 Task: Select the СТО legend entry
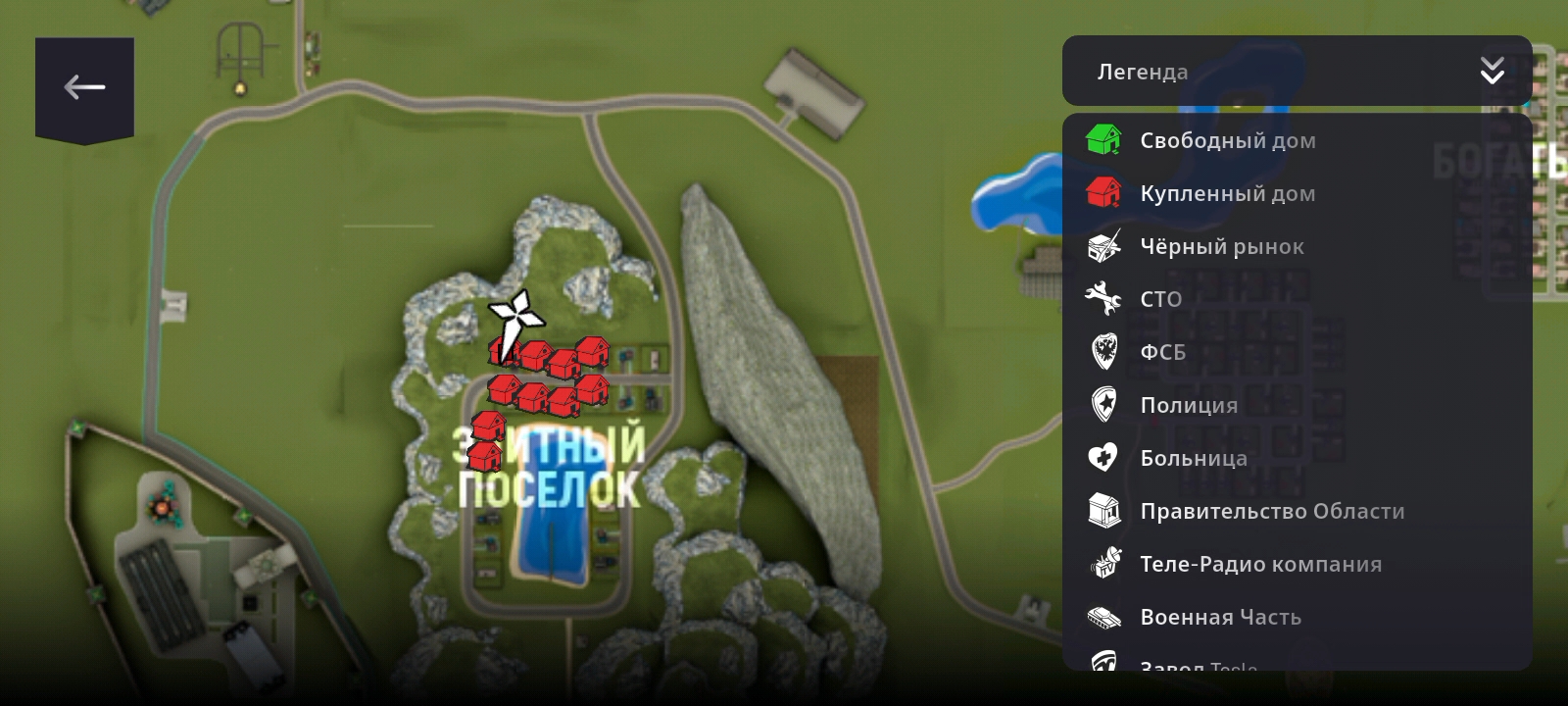(x=1160, y=299)
